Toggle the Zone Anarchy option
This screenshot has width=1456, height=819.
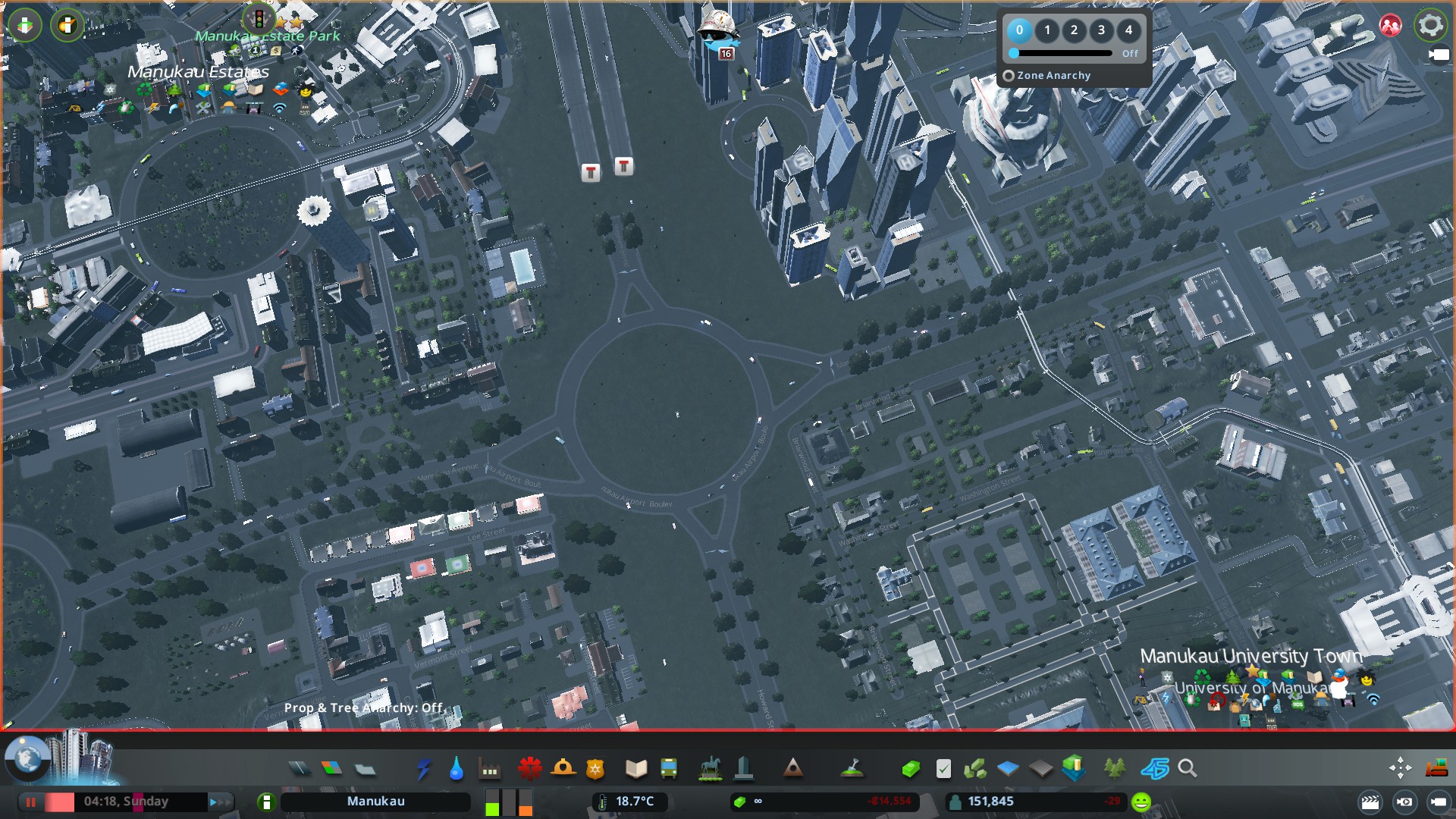point(1009,76)
